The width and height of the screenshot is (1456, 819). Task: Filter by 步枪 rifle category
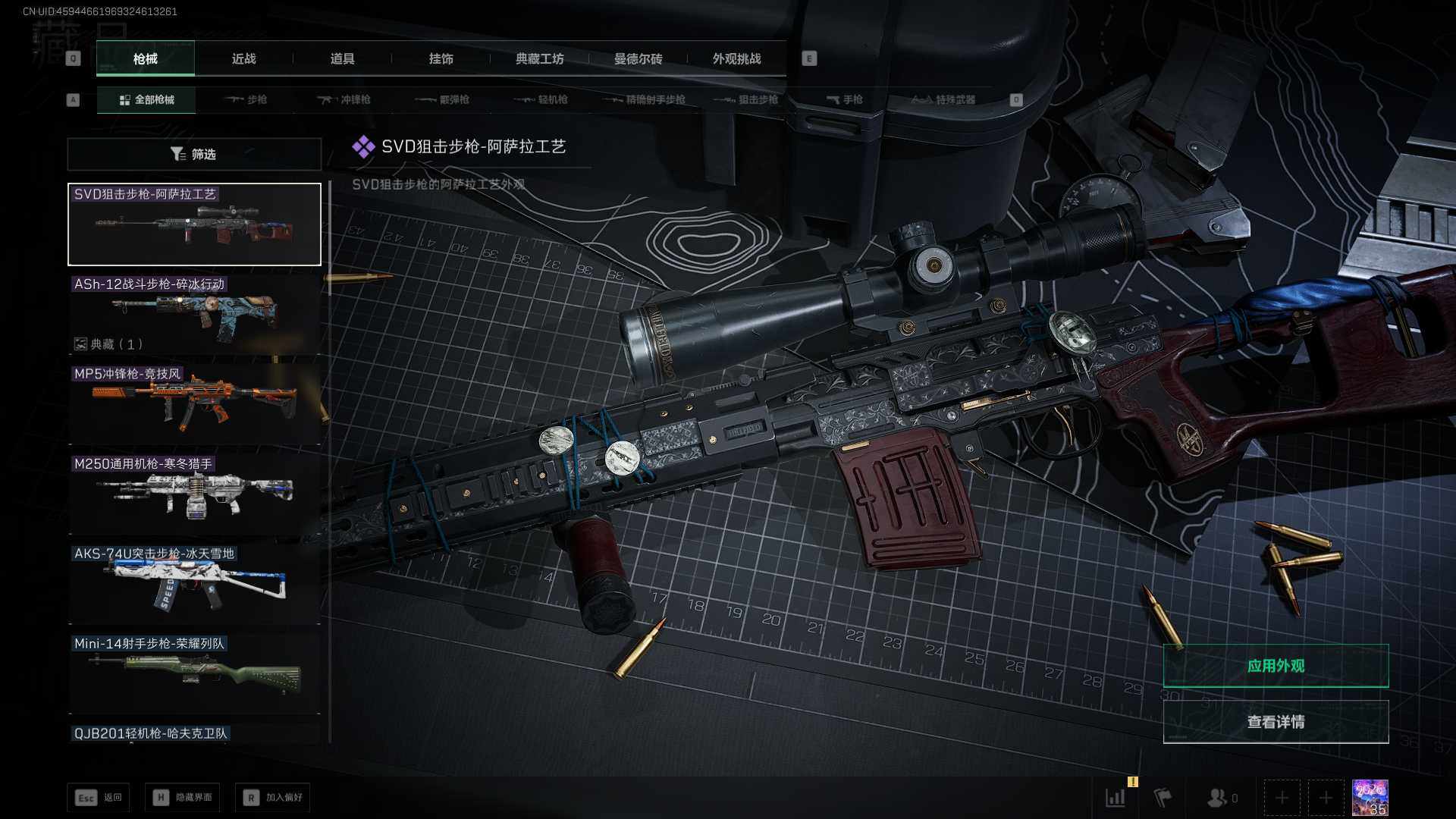point(246,100)
